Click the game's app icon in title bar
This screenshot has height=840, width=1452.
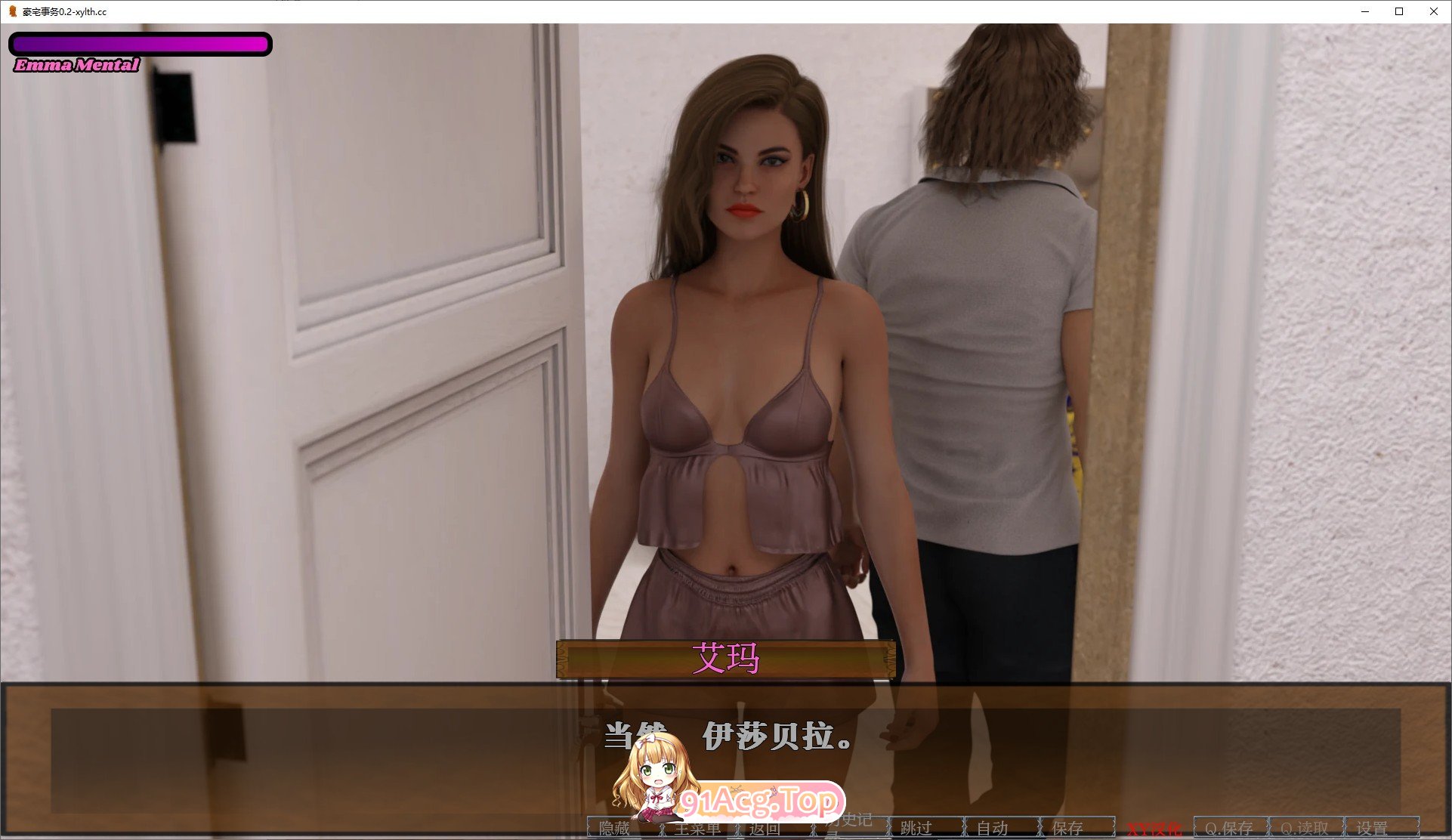point(14,12)
